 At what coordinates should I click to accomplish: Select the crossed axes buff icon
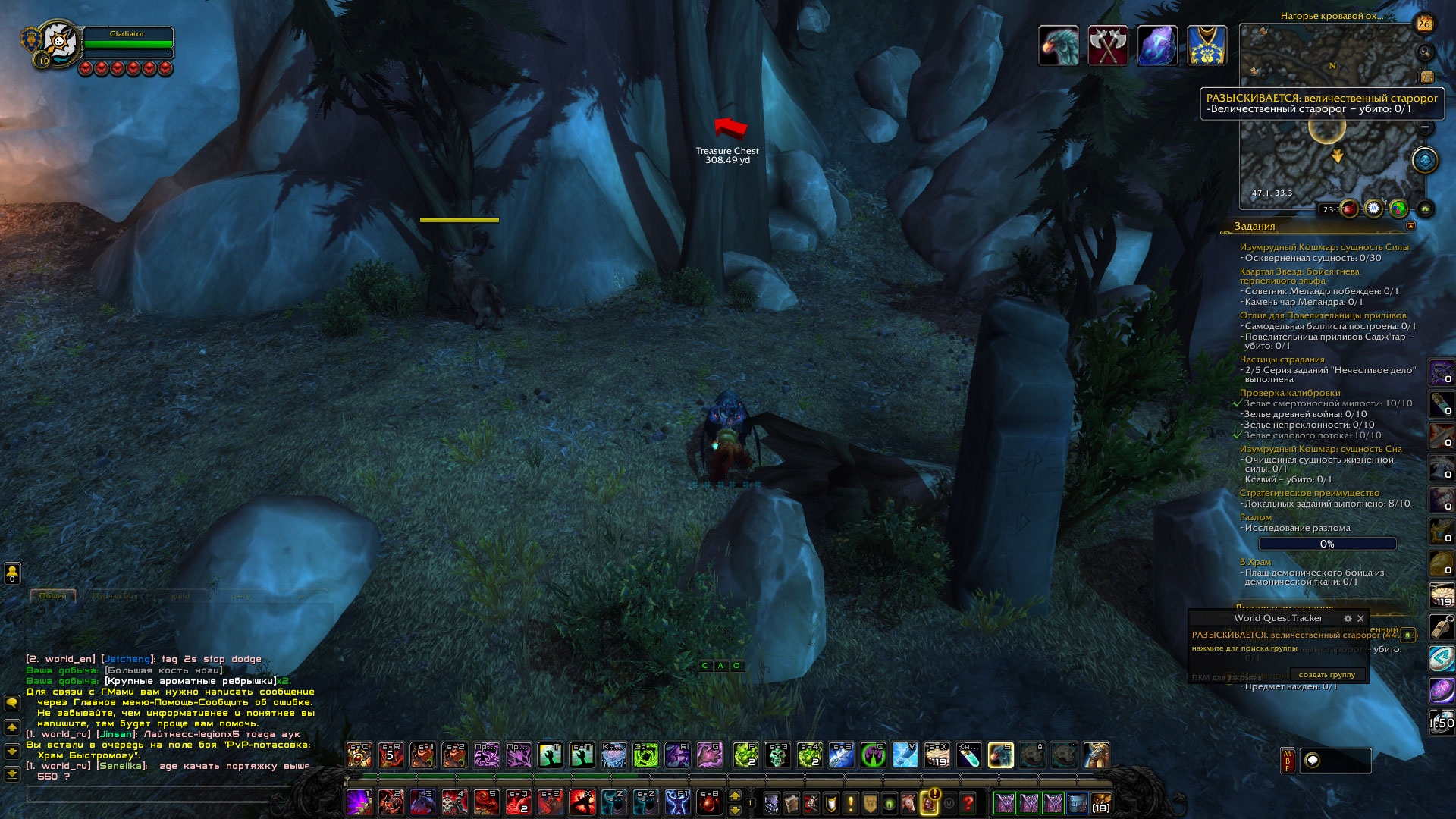pos(1107,45)
